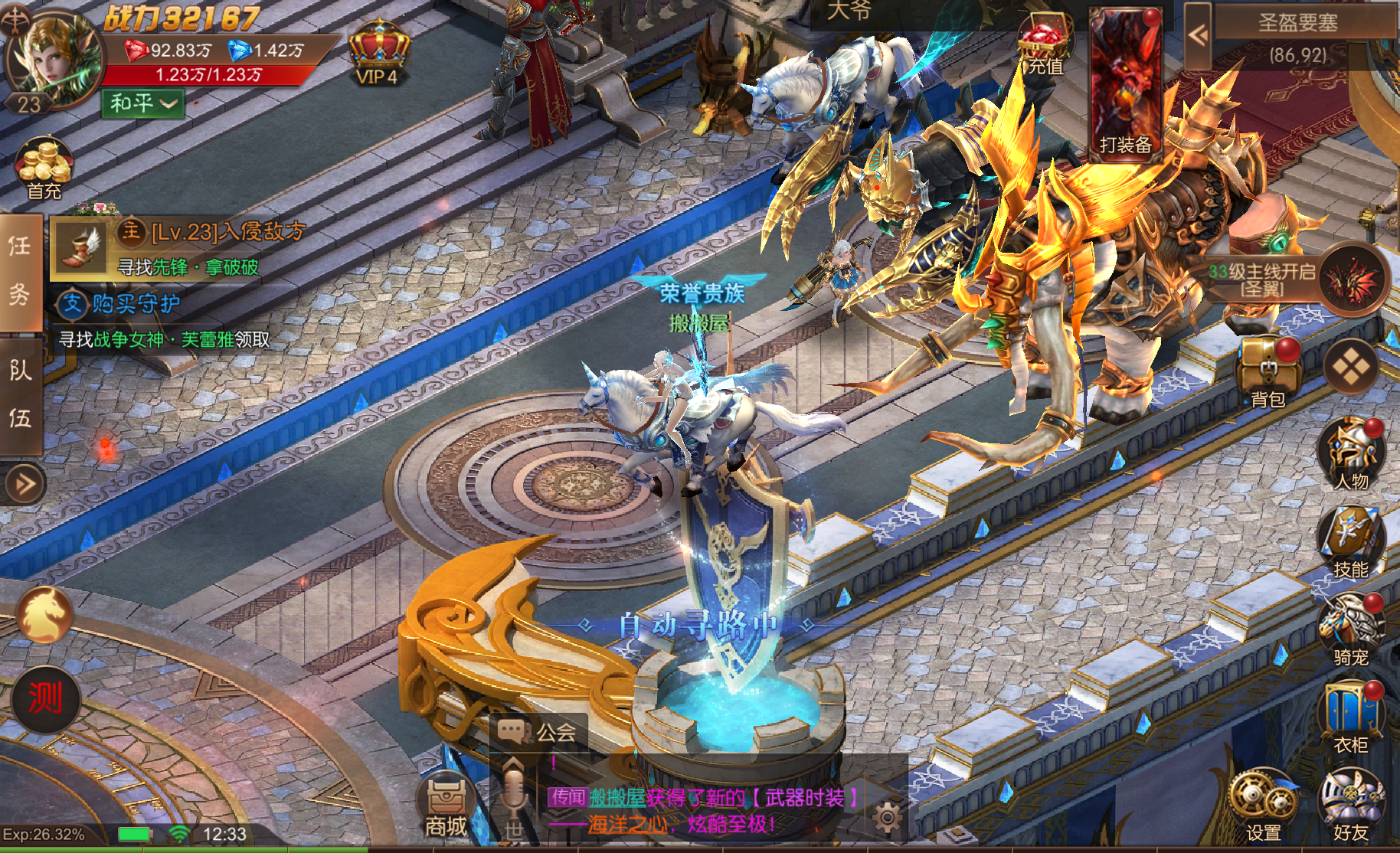Open the 技能 skills panel
The image size is (1400, 853).
click(x=1350, y=541)
